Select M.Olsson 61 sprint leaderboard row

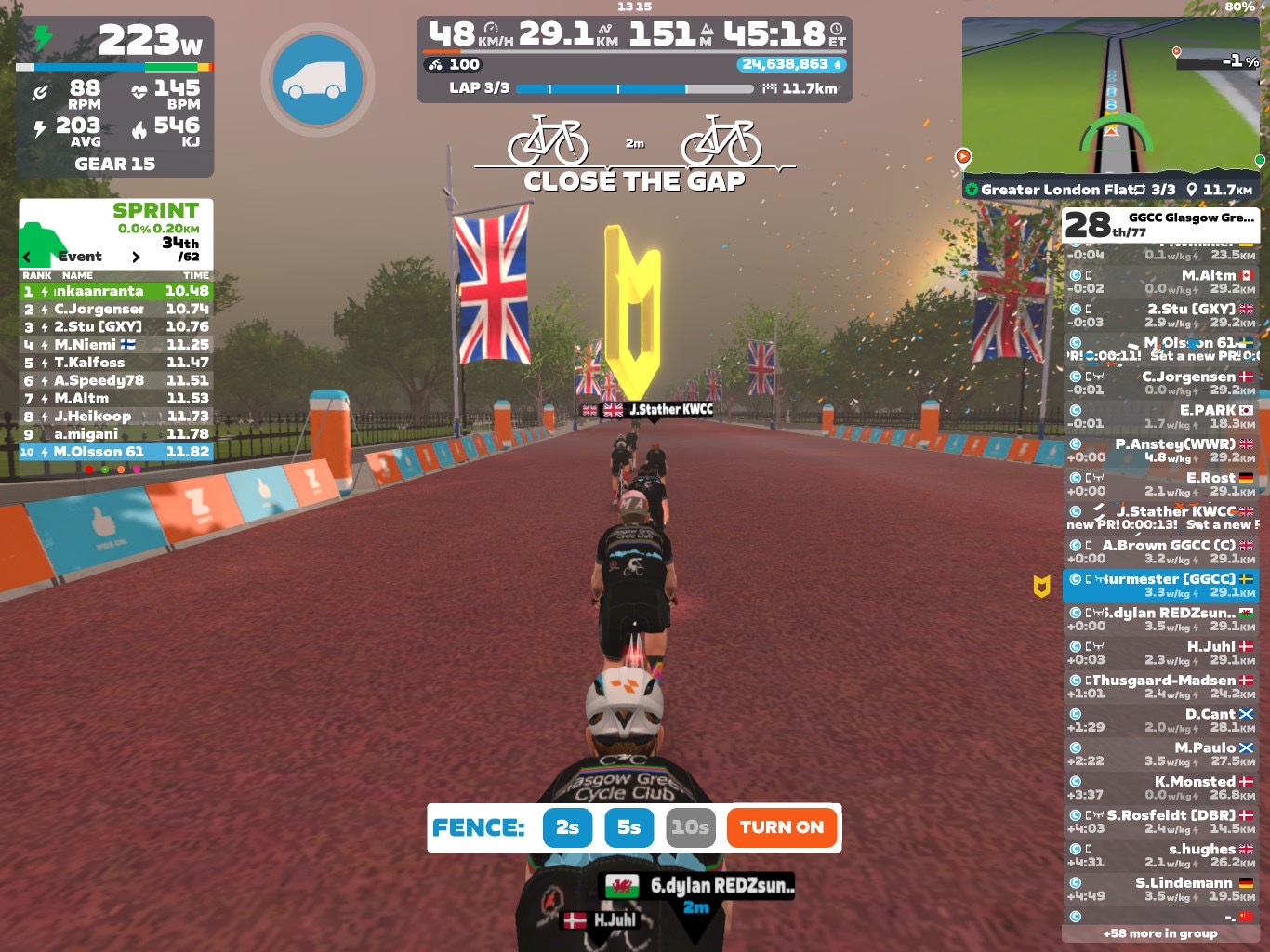(116, 452)
